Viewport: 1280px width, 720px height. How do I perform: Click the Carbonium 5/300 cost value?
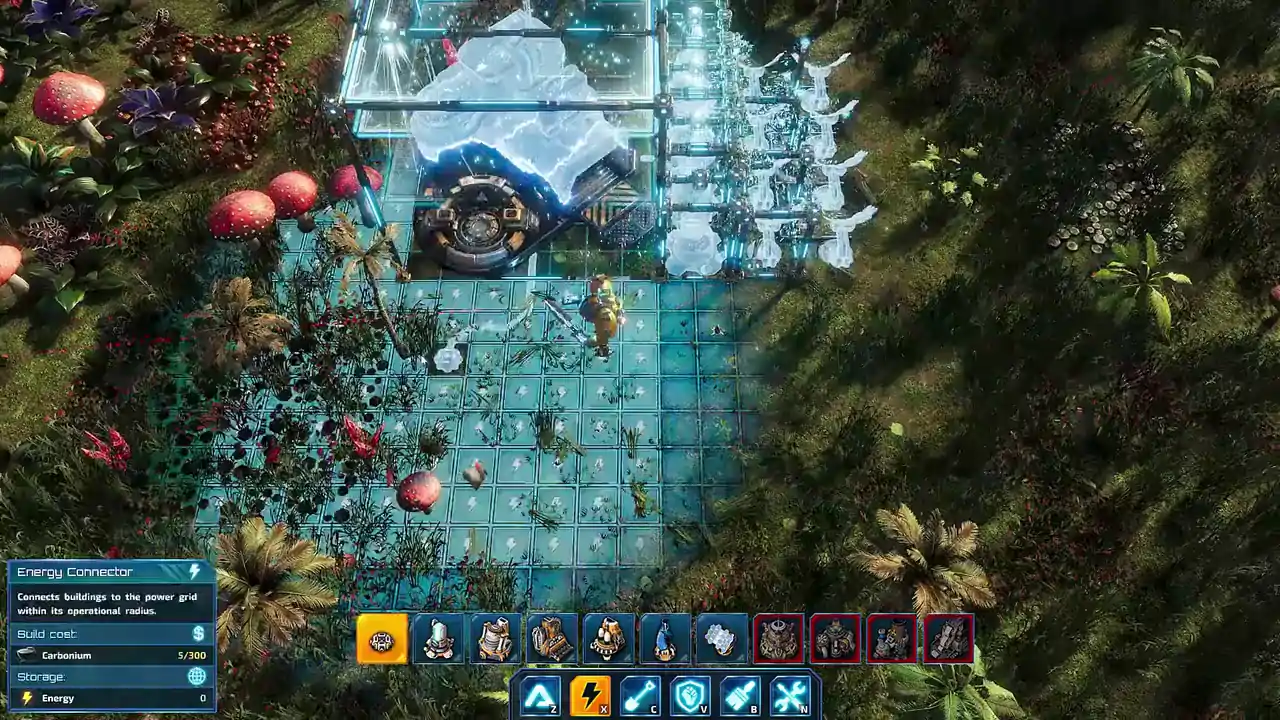(193, 655)
